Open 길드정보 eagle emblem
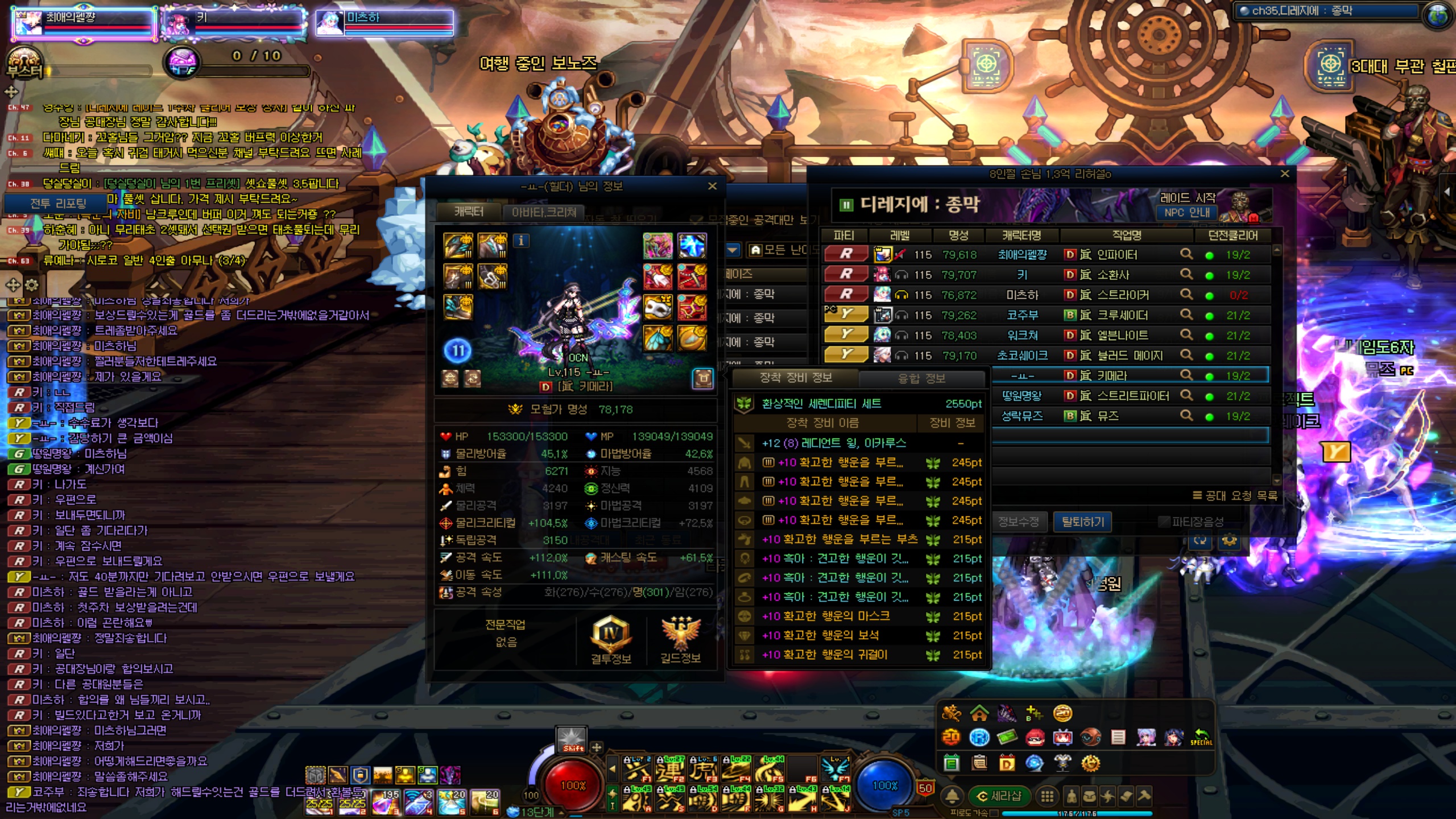Screen dimensions: 1456x819 (680, 640)
